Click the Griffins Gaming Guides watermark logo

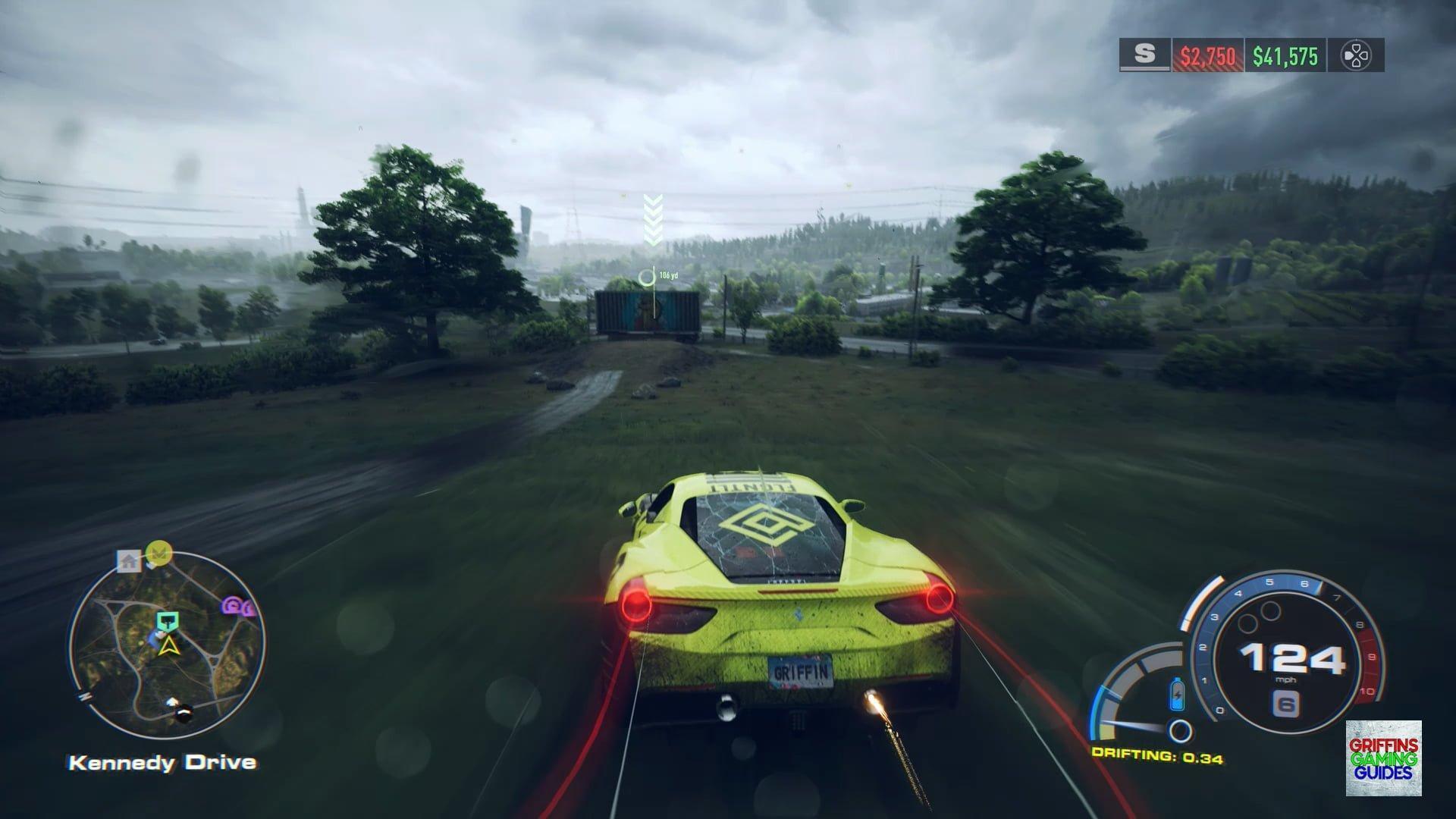[1383, 758]
